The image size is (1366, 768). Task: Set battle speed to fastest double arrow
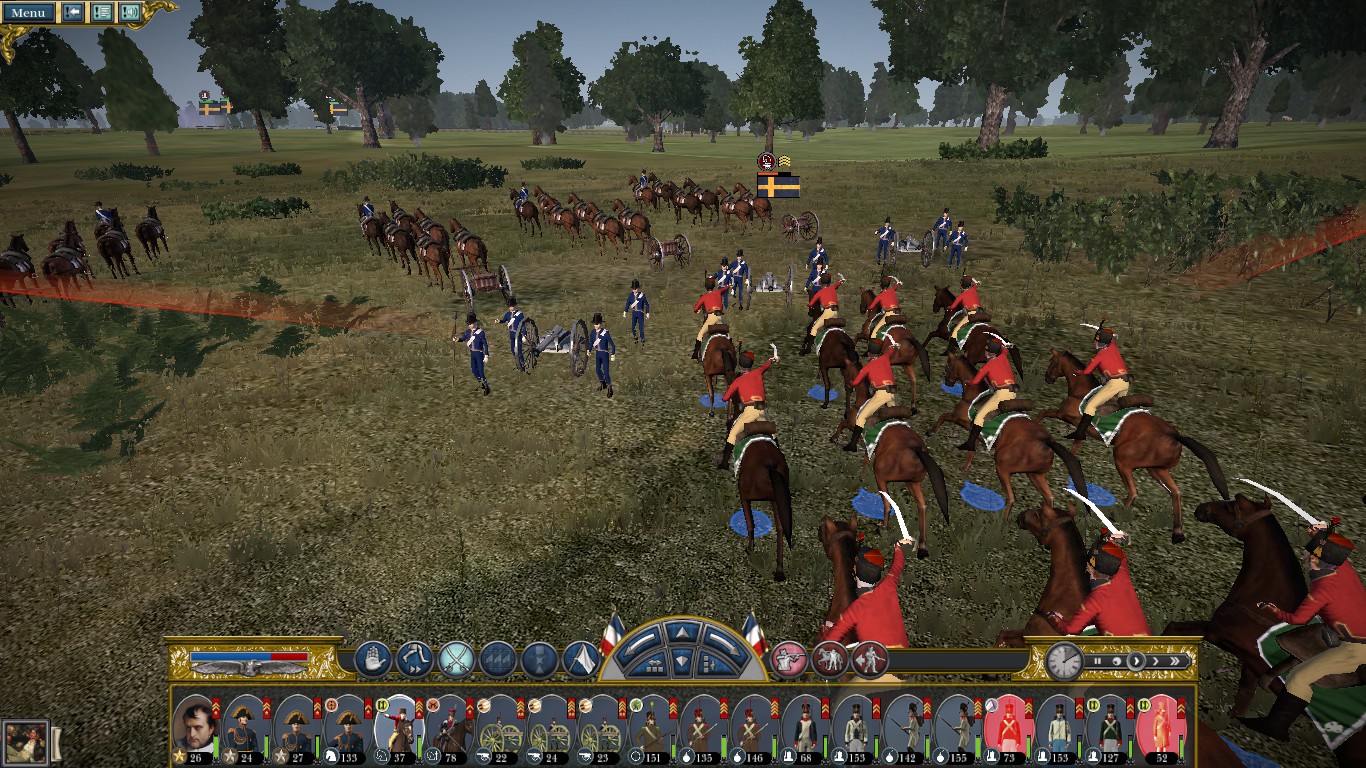[x=1176, y=661]
